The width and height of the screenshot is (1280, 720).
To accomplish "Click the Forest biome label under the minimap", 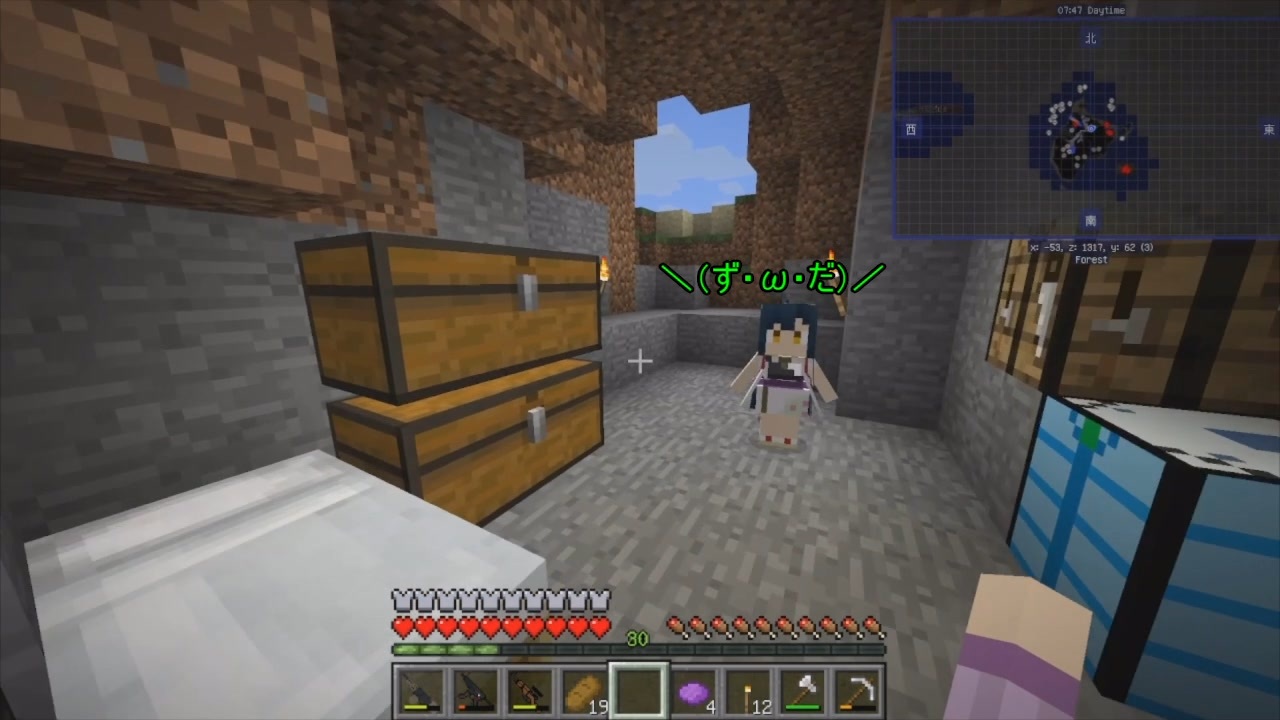I will pos(1091,259).
